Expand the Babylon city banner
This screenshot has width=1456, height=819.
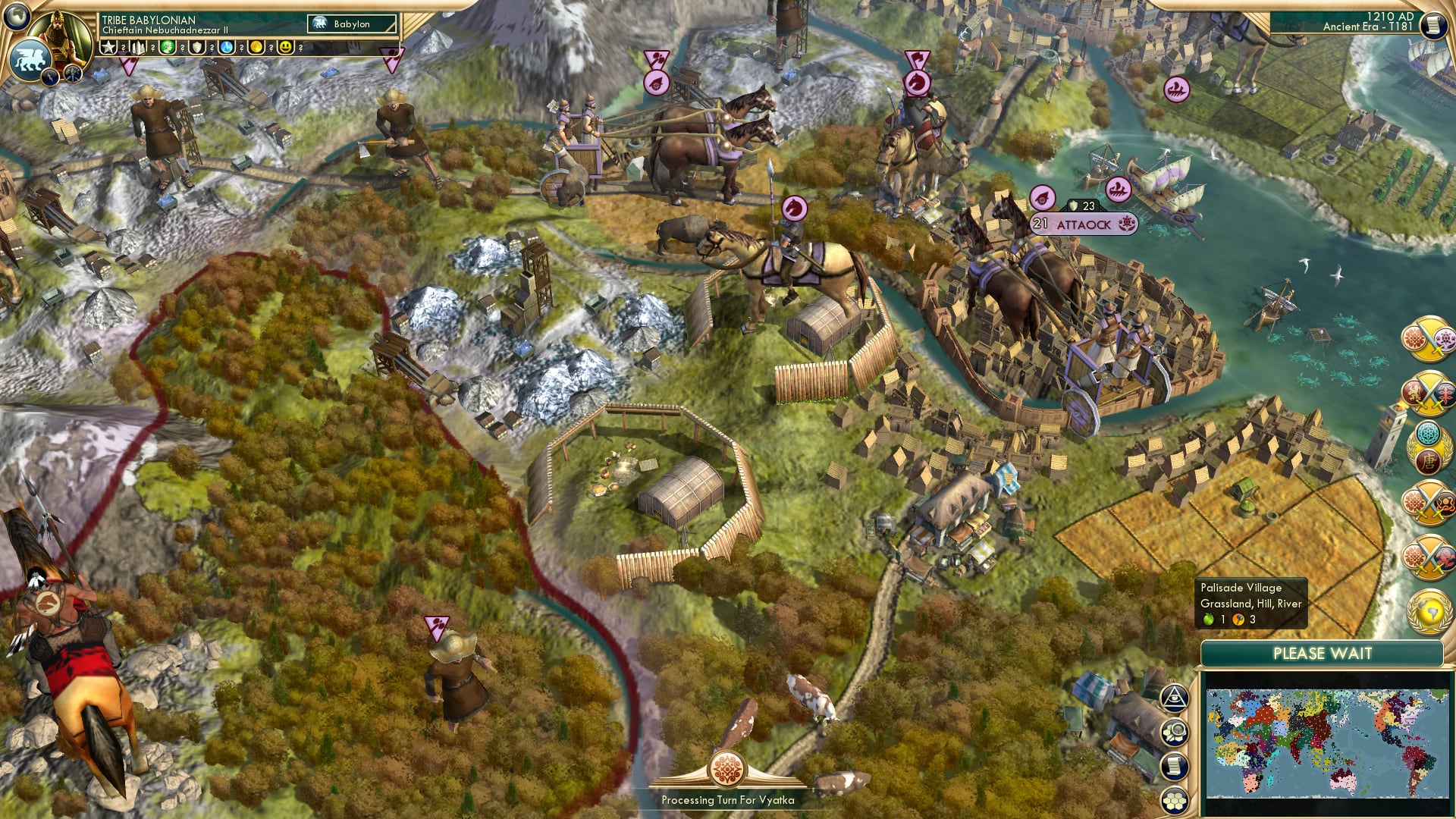click(x=350, y=24)
